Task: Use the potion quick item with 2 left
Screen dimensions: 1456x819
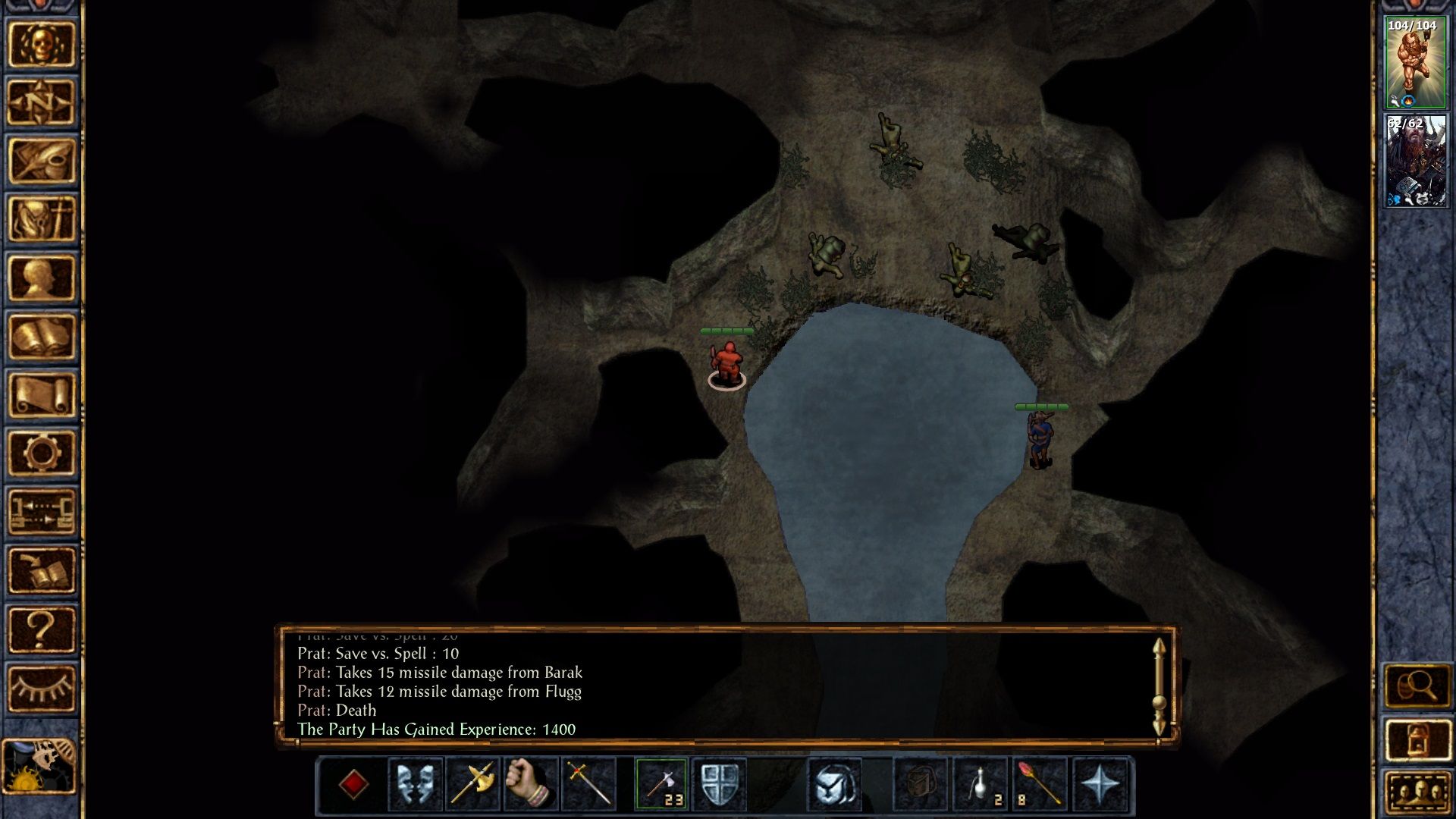Action: point(981,784)
